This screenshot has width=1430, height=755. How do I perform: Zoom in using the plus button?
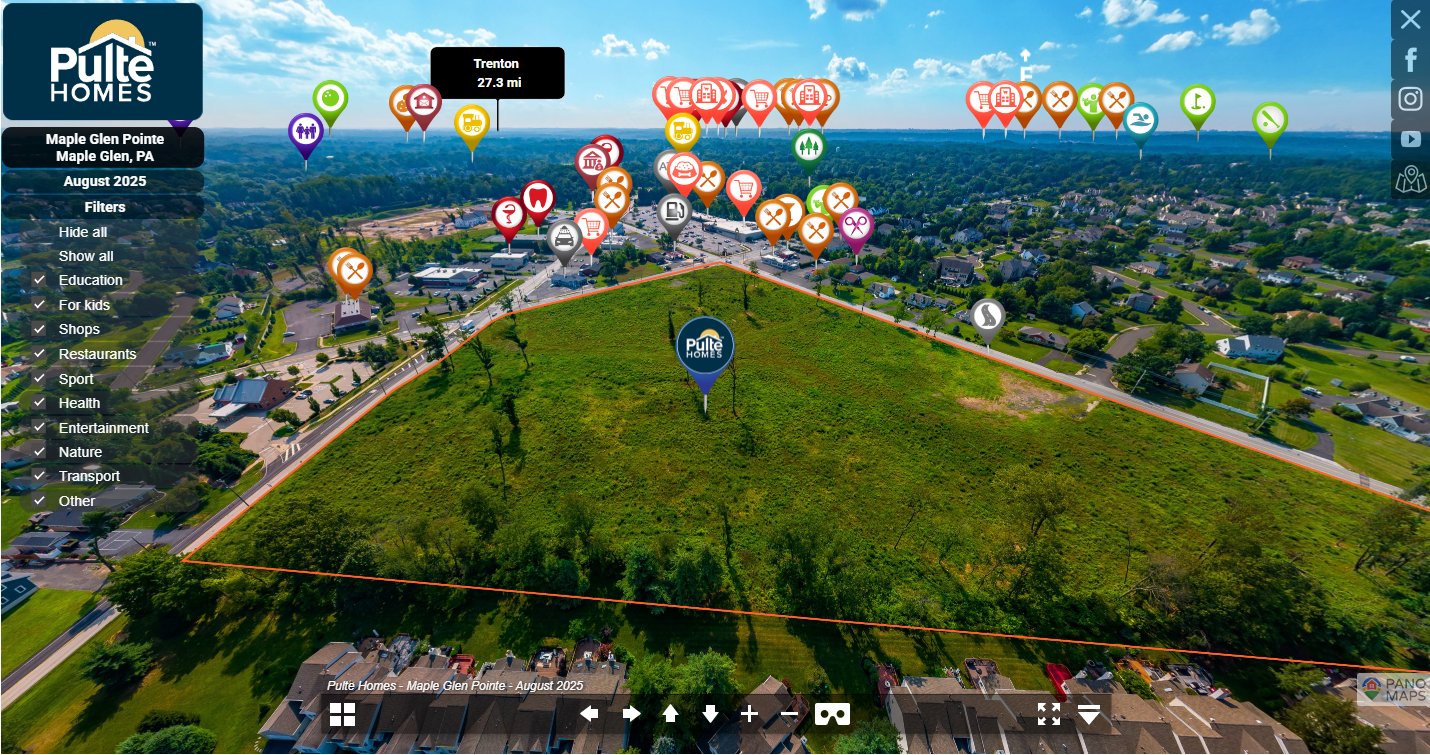point(749,714)
